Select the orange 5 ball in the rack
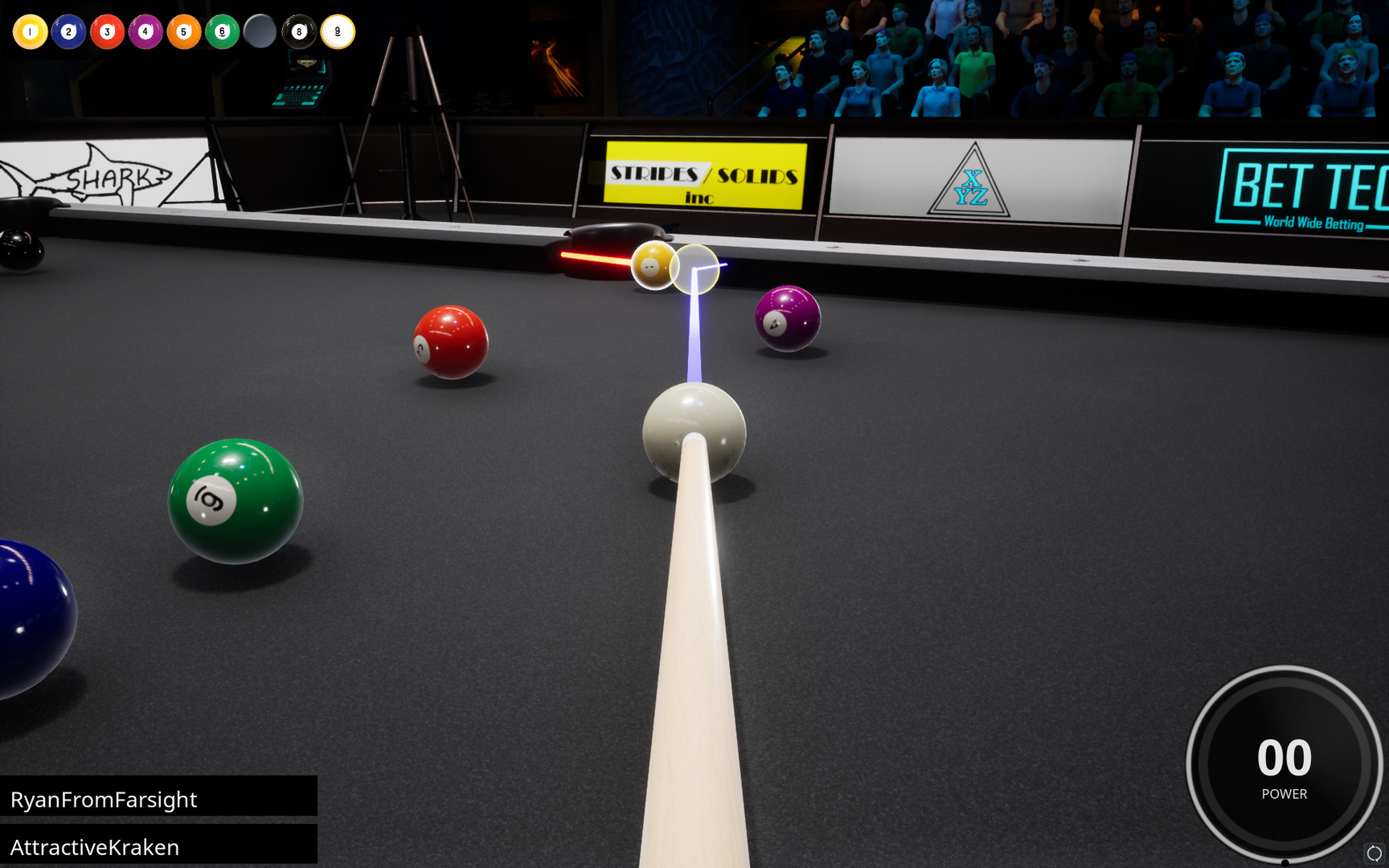Viewport: 1389px width, 868px height. pos(183,32)
